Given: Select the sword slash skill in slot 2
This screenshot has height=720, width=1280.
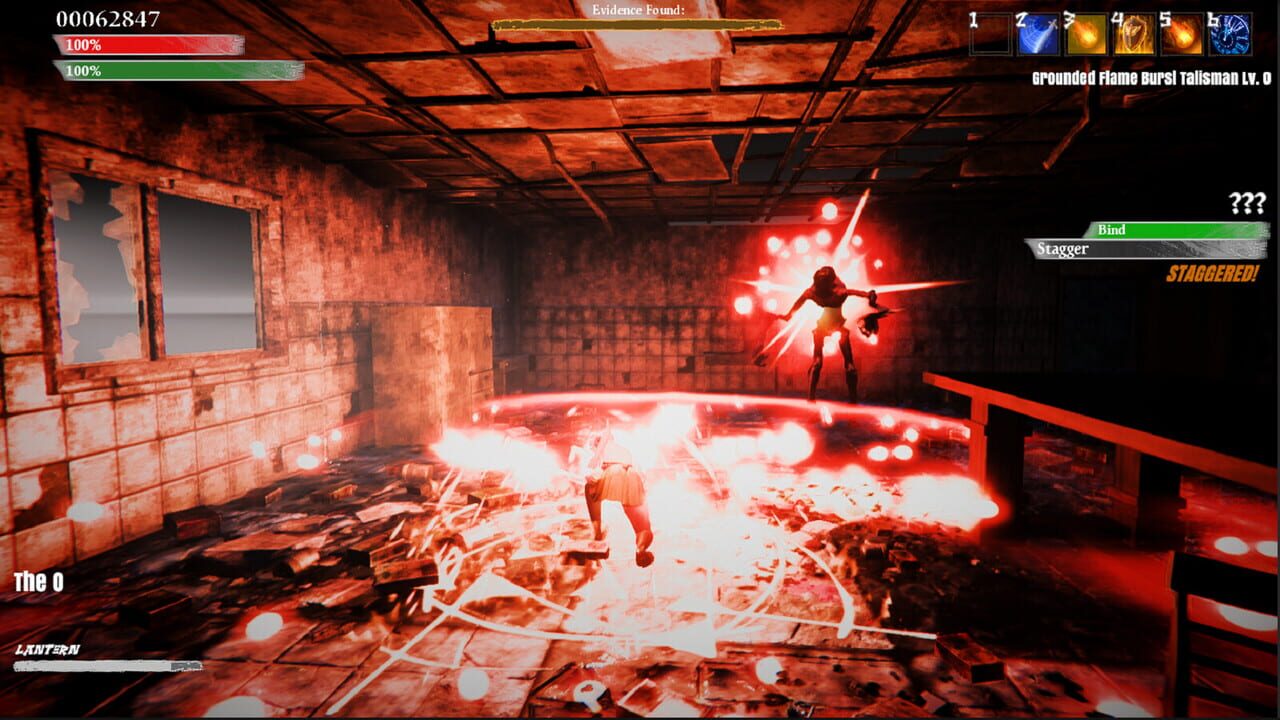Looking at the screenshot, I should point(1038,33).
